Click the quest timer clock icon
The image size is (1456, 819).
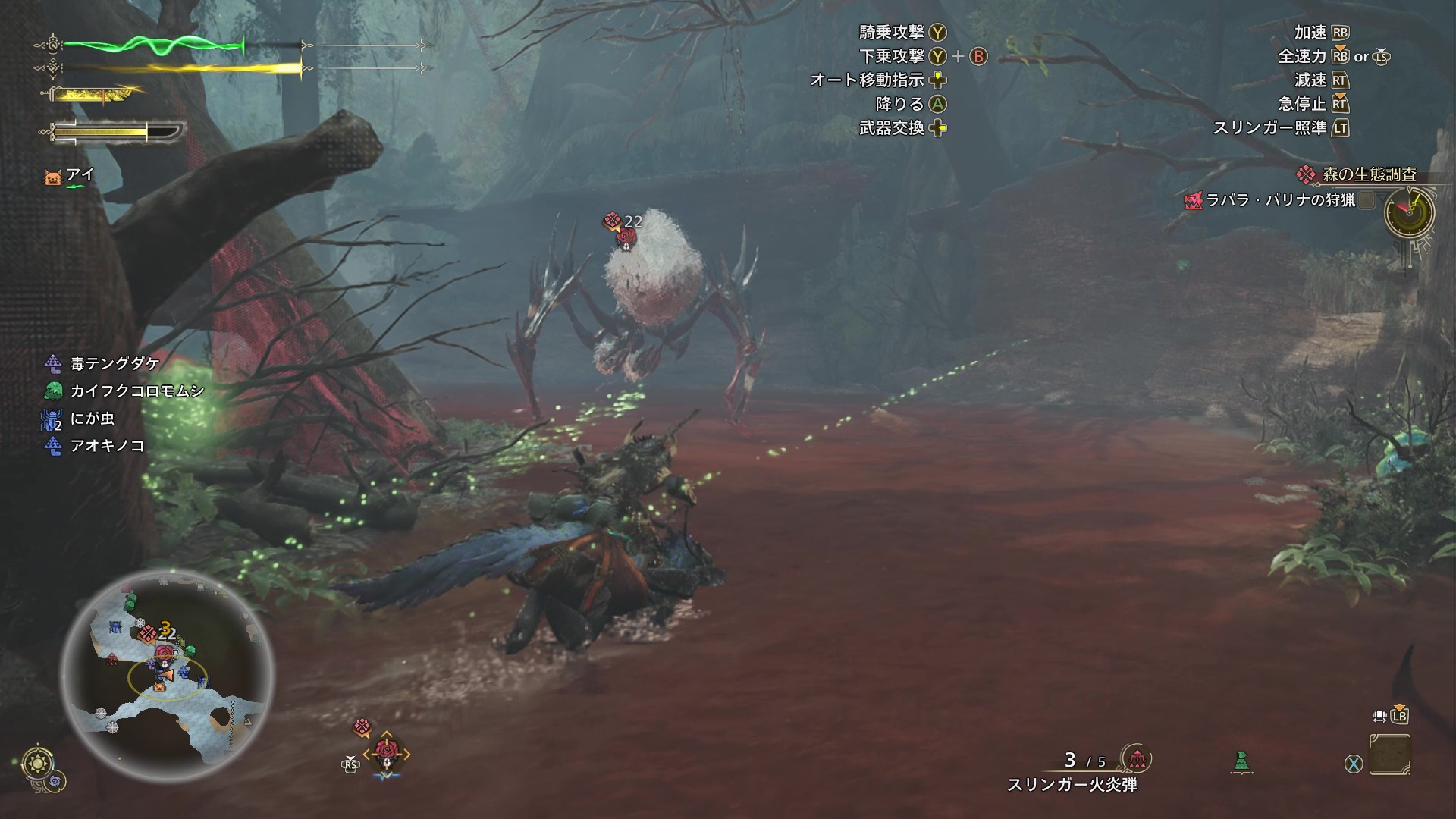tap(1409, 213)
